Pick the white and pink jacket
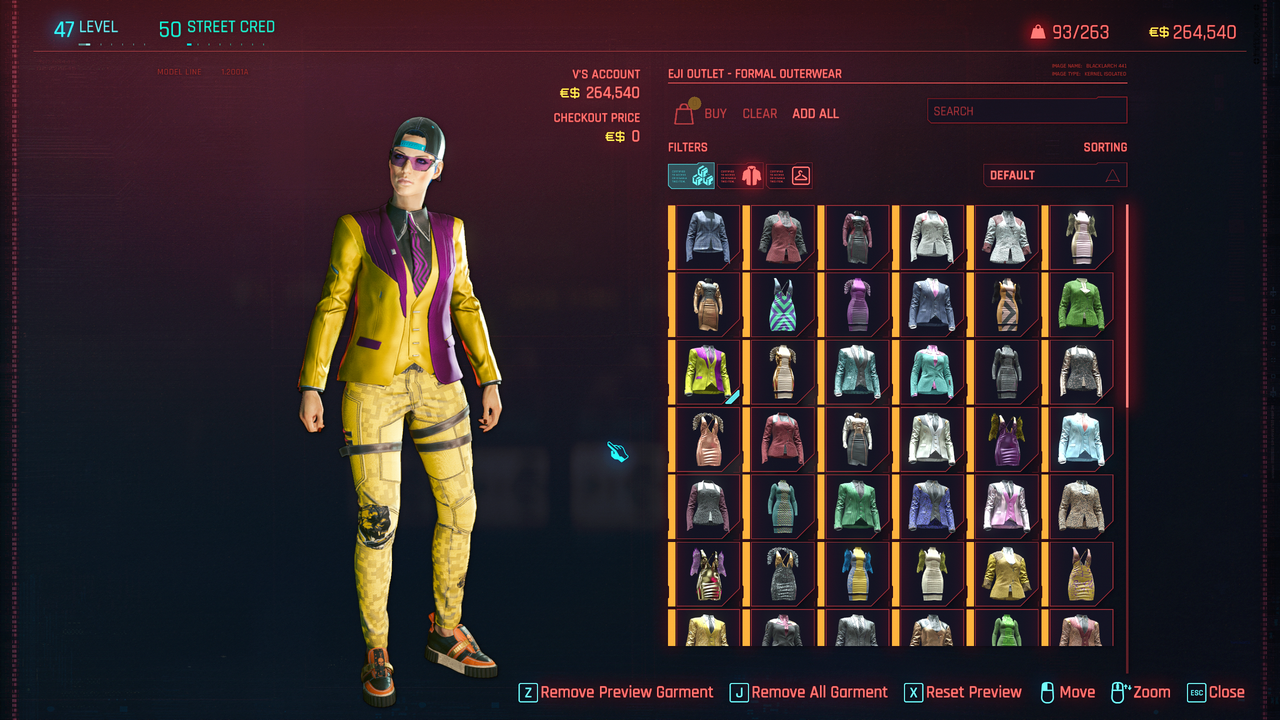Screen dimensions: 1280x720 tap(1005, 505)
